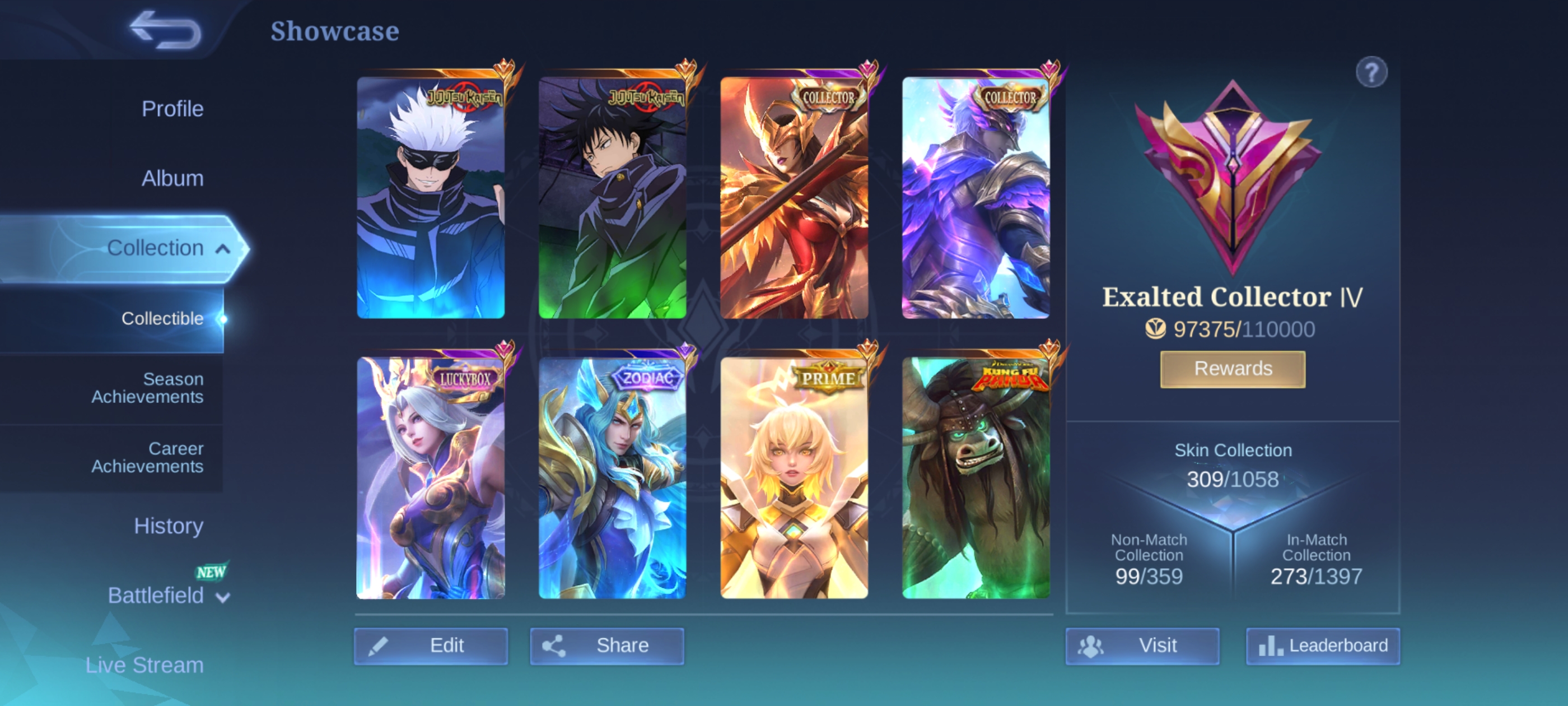Open the Prime skin card

[794, 477]
